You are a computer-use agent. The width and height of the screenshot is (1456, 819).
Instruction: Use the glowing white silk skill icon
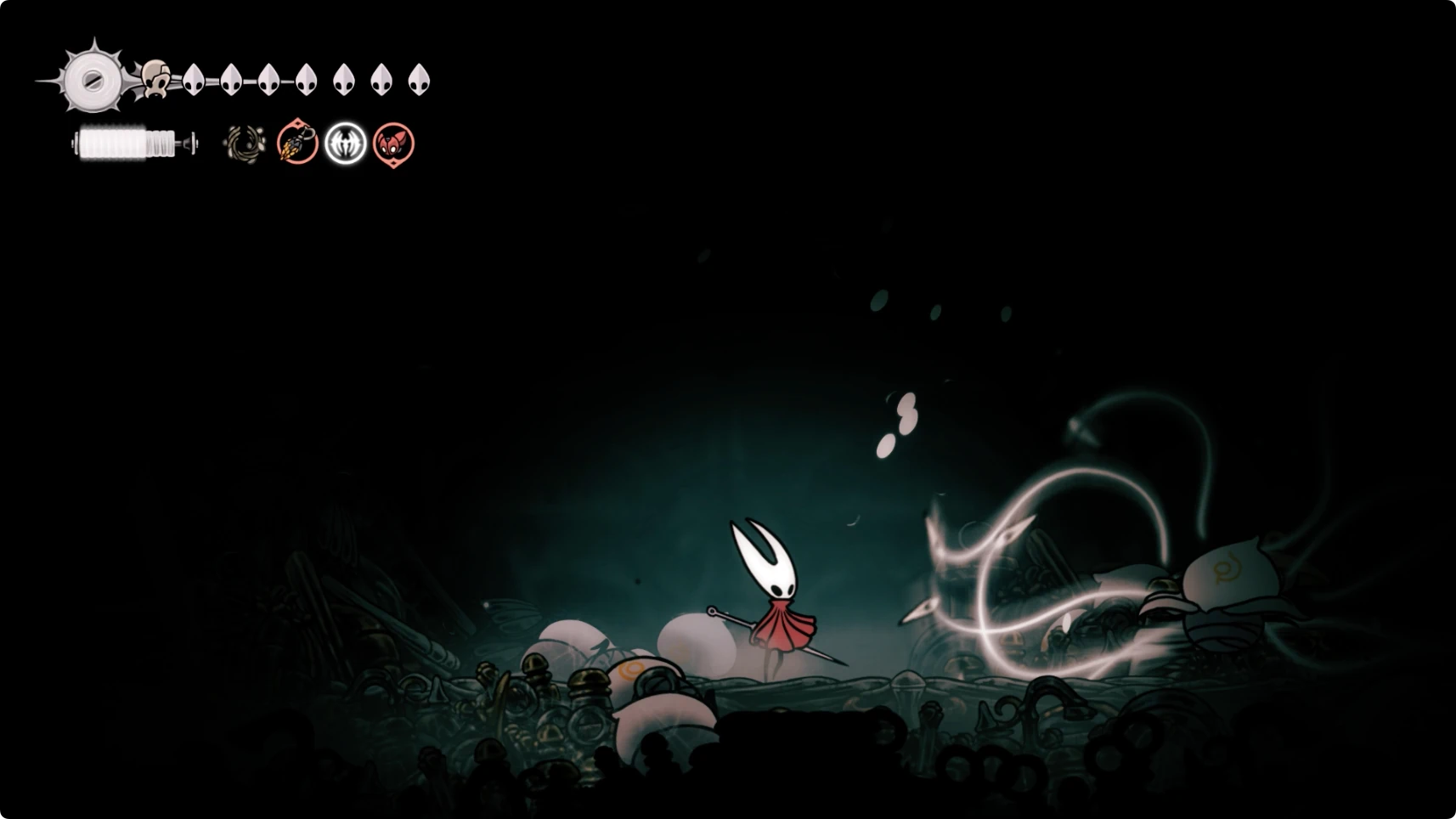(346, 143)
